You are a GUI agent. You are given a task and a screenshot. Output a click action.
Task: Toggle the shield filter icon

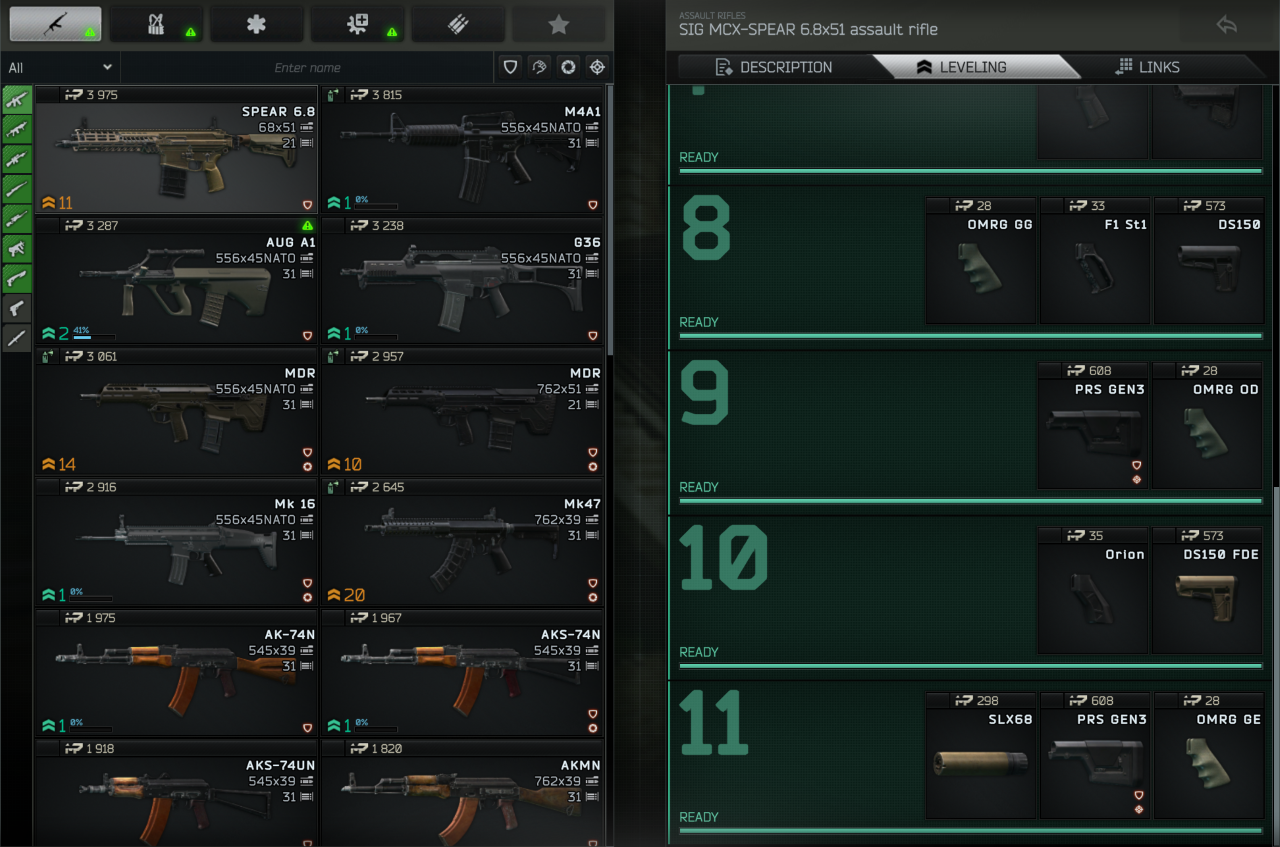(x=511, y=67)
